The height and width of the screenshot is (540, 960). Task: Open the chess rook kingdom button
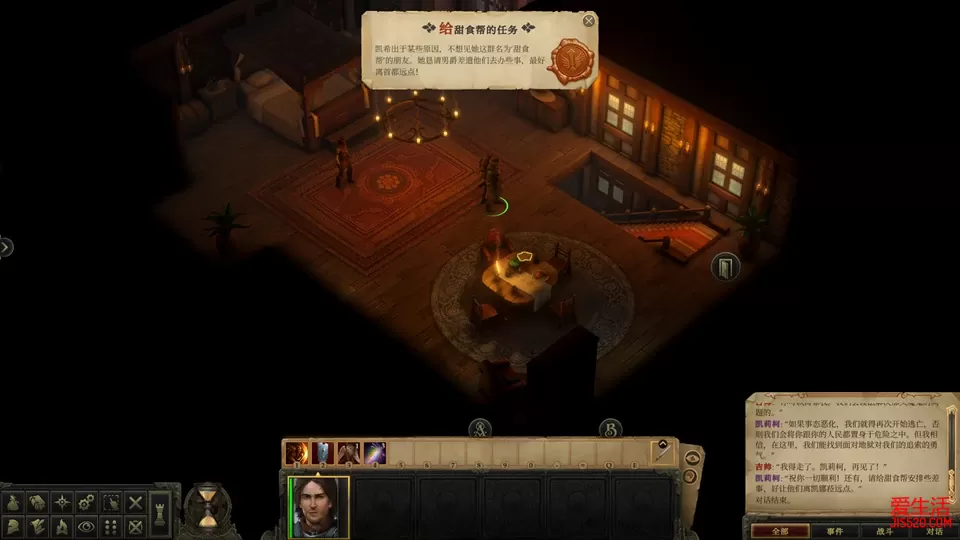(161, 514)
